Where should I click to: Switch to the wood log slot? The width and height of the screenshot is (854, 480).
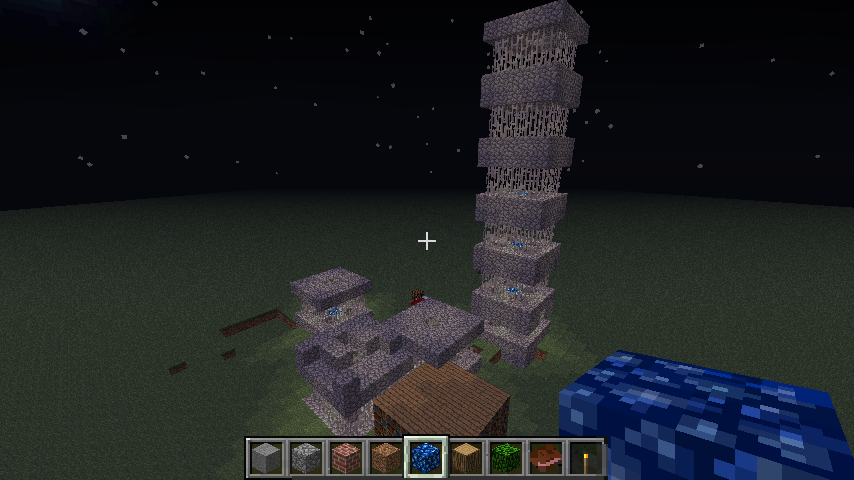465,458
